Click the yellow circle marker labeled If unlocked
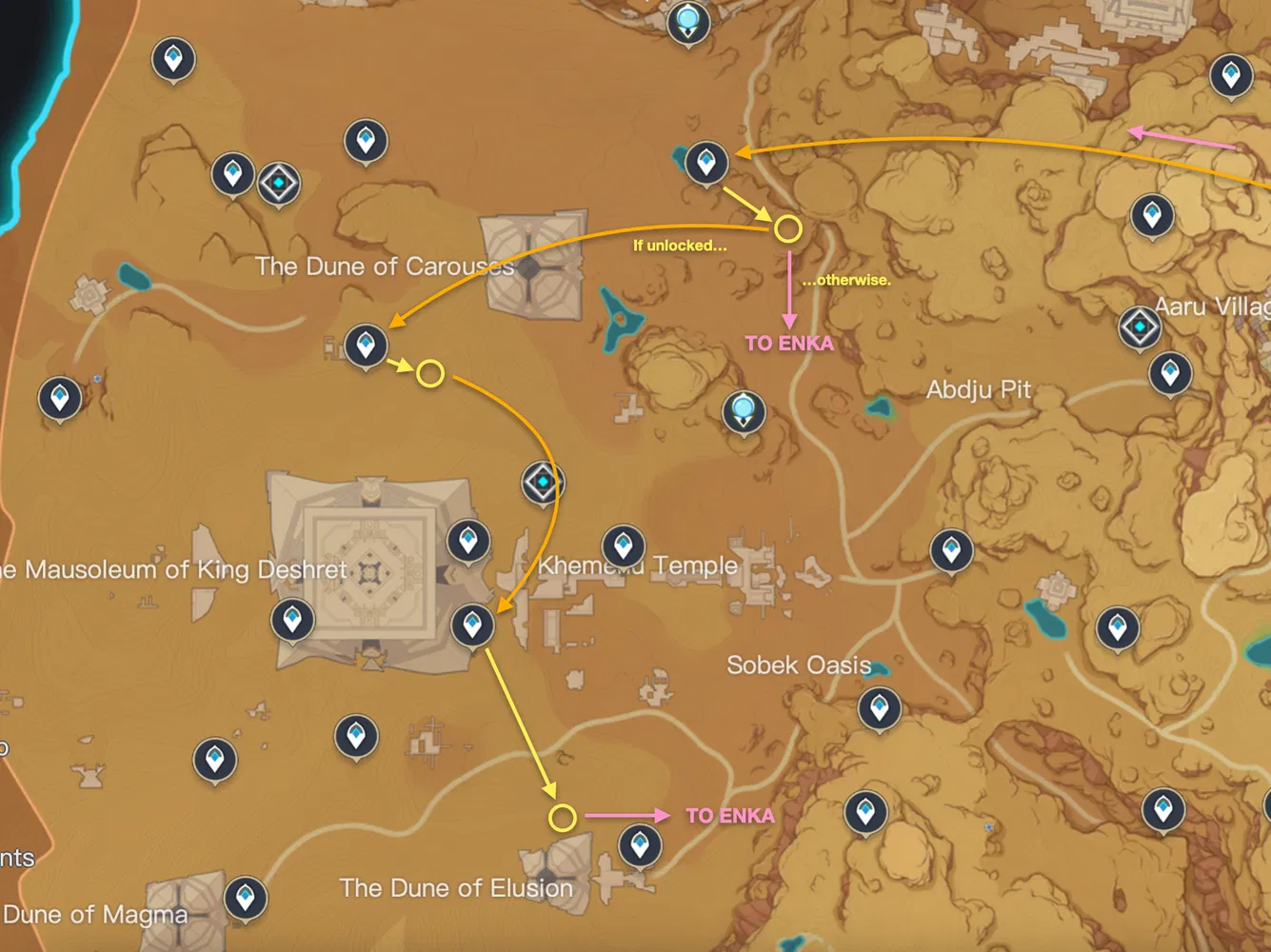 click(x=787, y=228)
